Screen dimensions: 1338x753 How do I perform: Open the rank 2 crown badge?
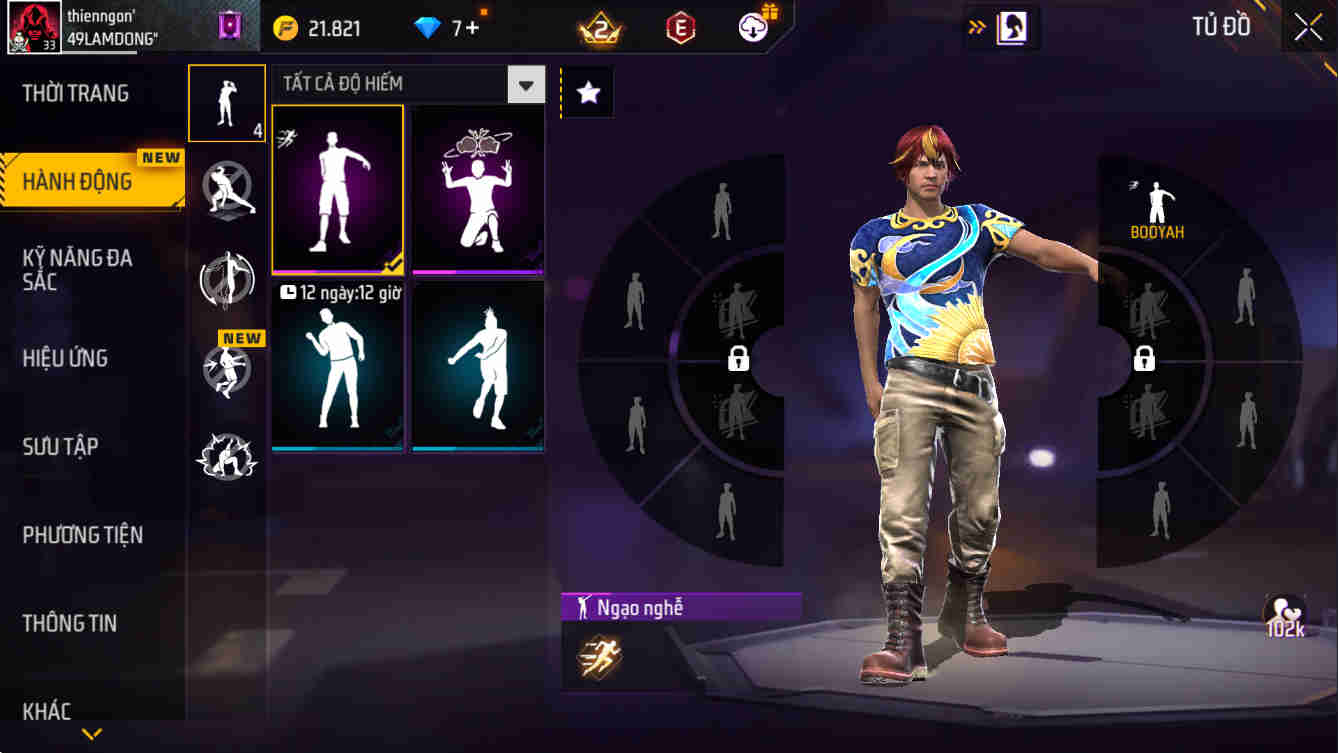click(x=601, y=29)
